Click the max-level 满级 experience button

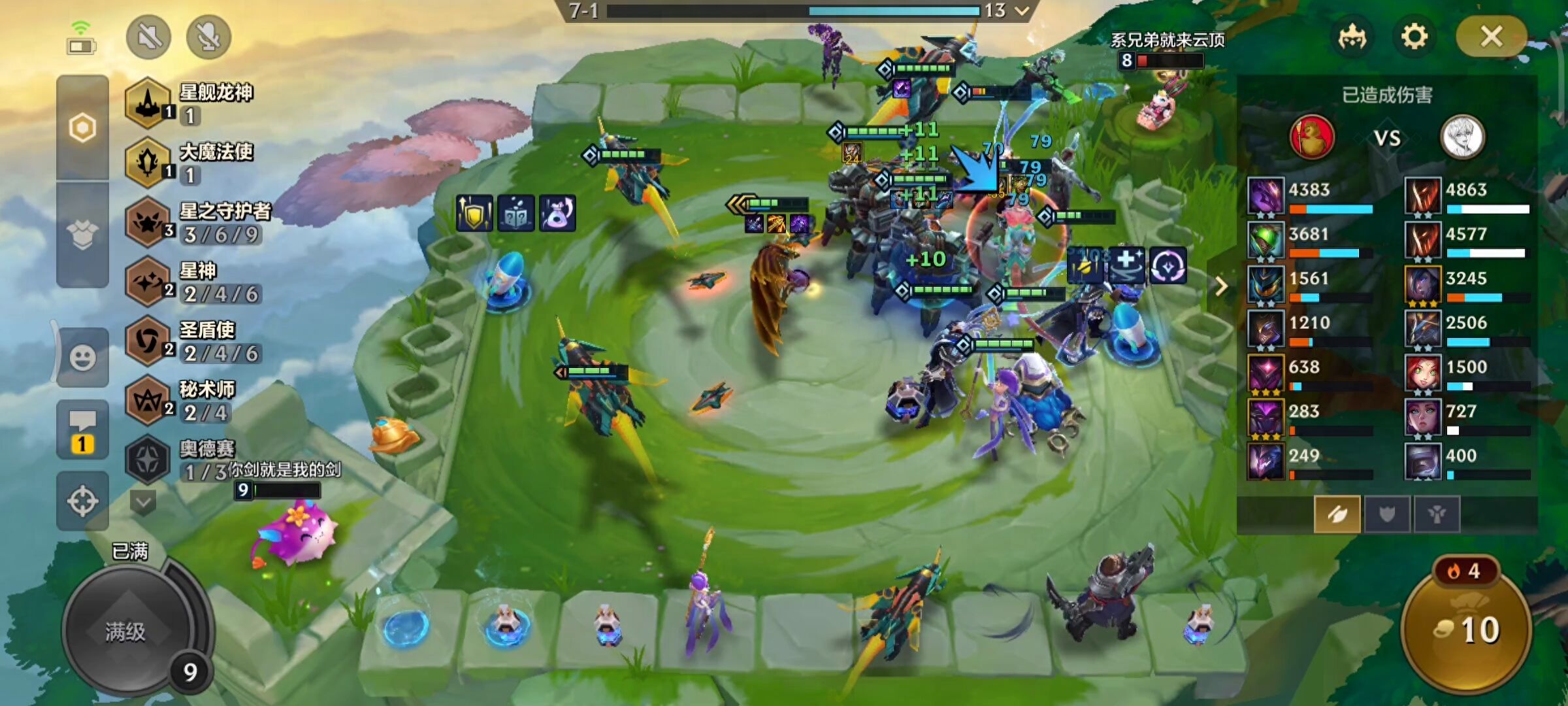point(126,631)
